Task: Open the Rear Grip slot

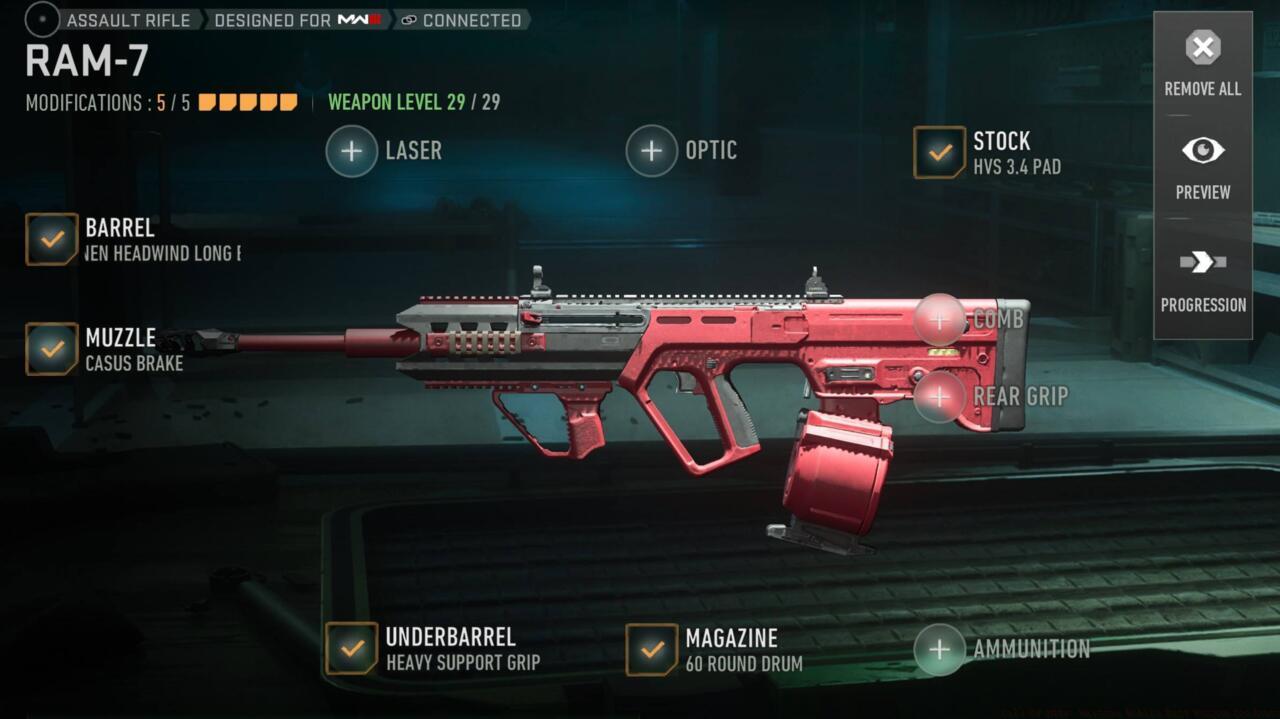Action: (940, 396)
